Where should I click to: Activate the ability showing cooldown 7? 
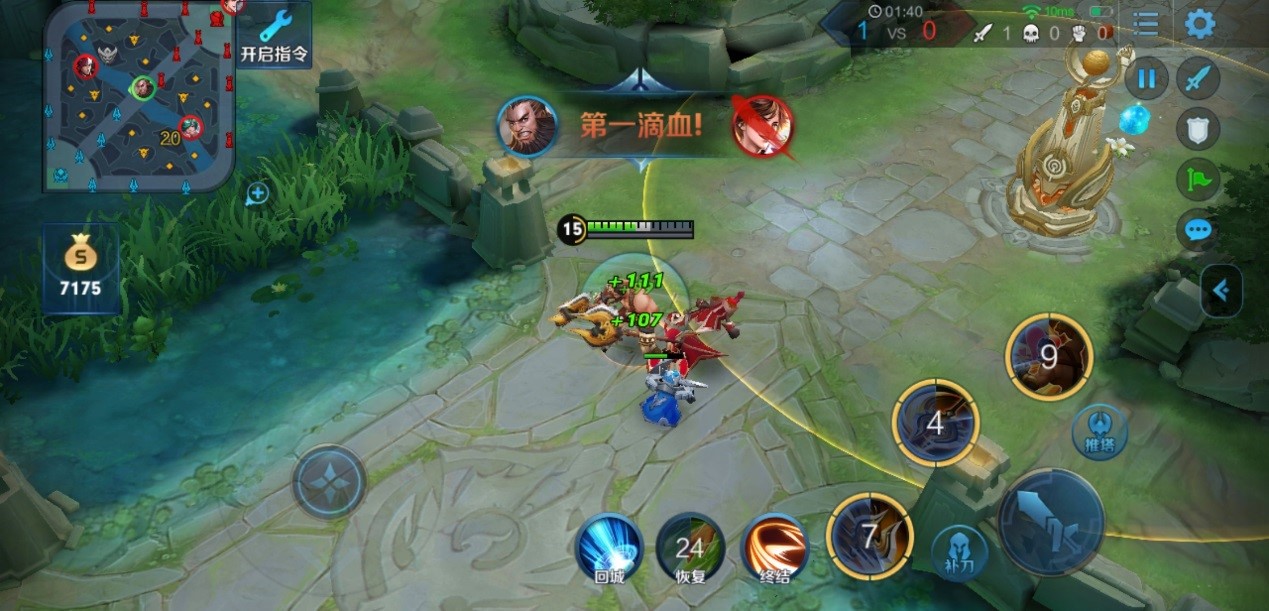pyautogui.click(x=870, y=536)
